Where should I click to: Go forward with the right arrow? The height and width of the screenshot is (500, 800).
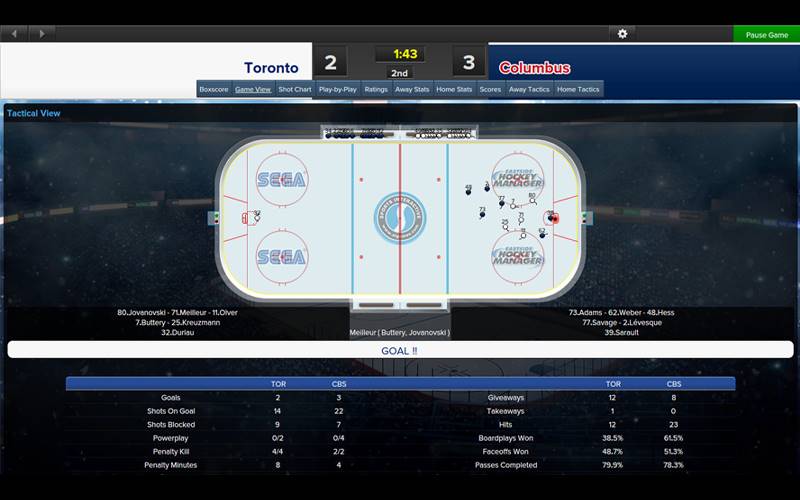41,34
